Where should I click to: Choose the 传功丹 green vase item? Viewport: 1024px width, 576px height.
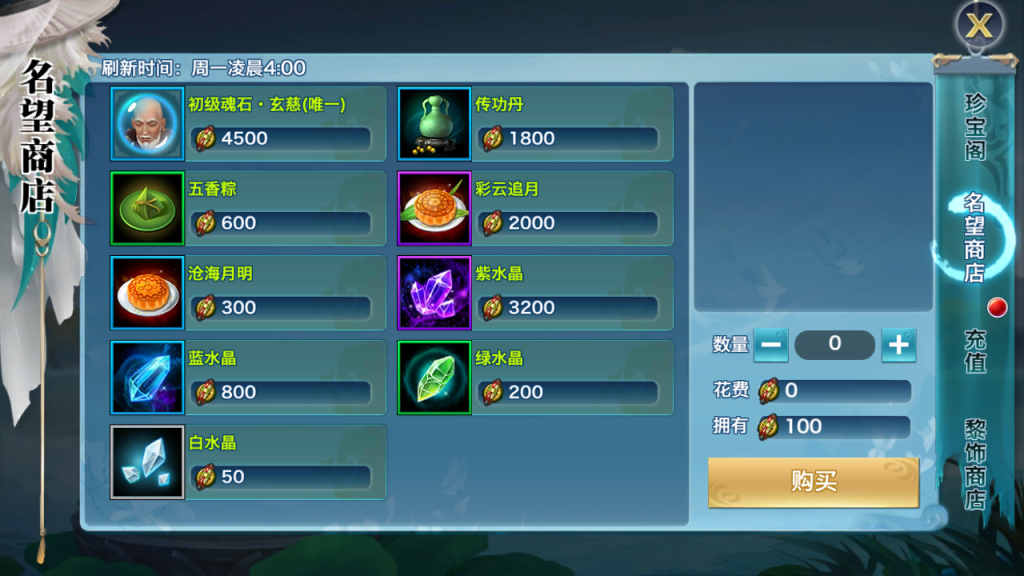point(434,124)
